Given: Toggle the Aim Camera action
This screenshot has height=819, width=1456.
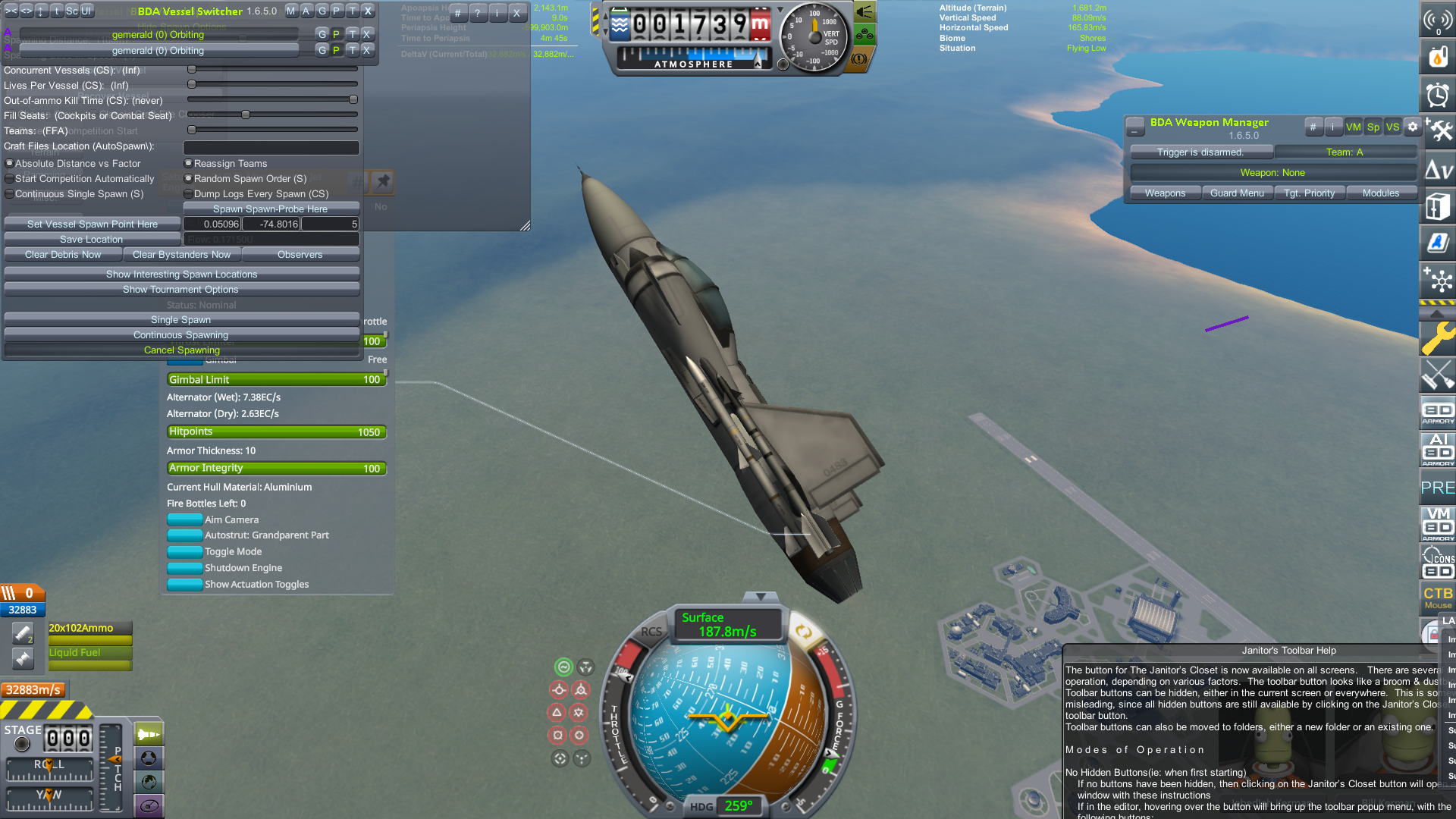Looking at the screenshot, I should [184, 520].
